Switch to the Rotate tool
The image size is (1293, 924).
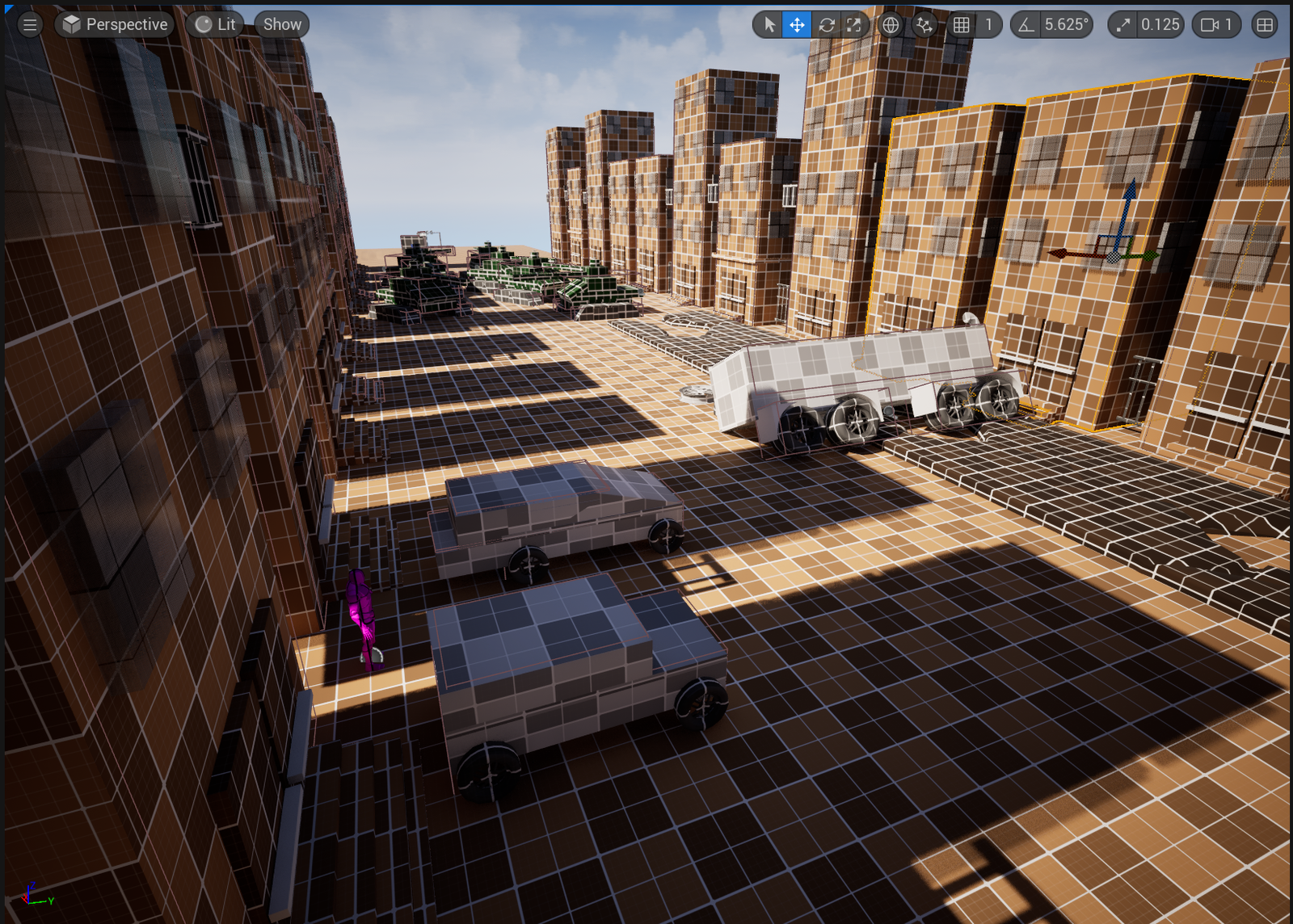click(827, 24)
